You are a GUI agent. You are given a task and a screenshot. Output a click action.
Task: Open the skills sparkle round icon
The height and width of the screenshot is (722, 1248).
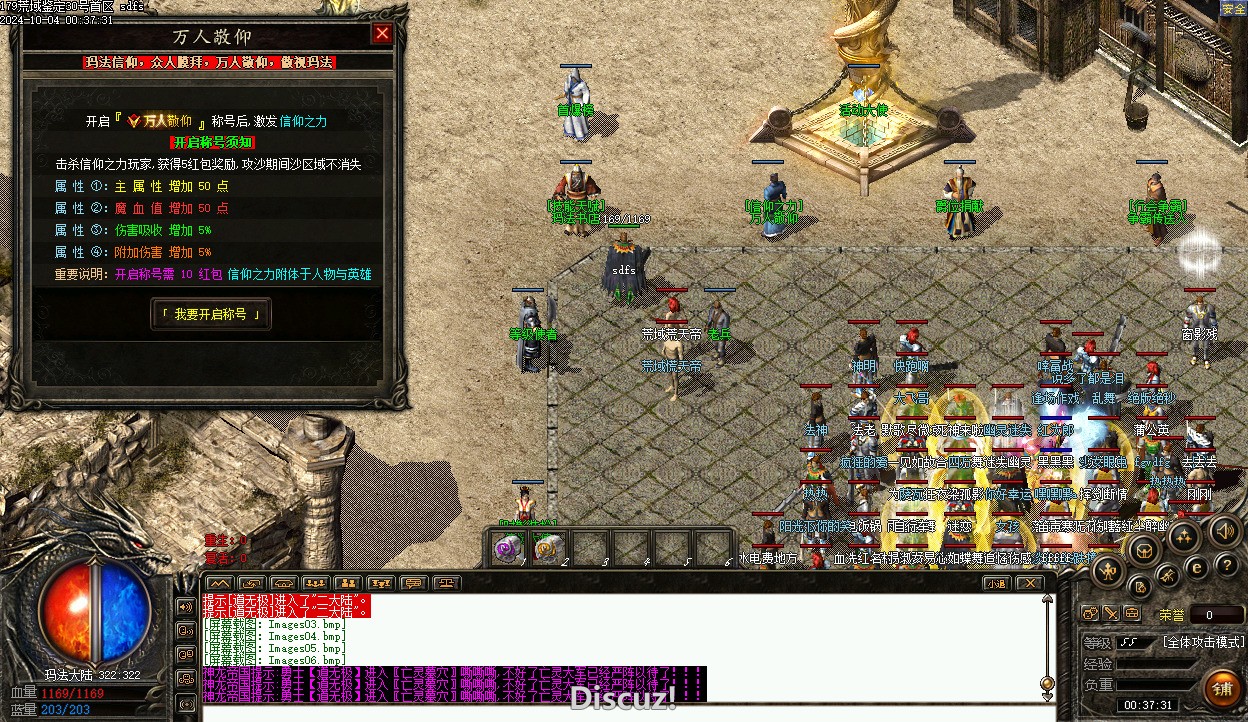point(1182,536)
